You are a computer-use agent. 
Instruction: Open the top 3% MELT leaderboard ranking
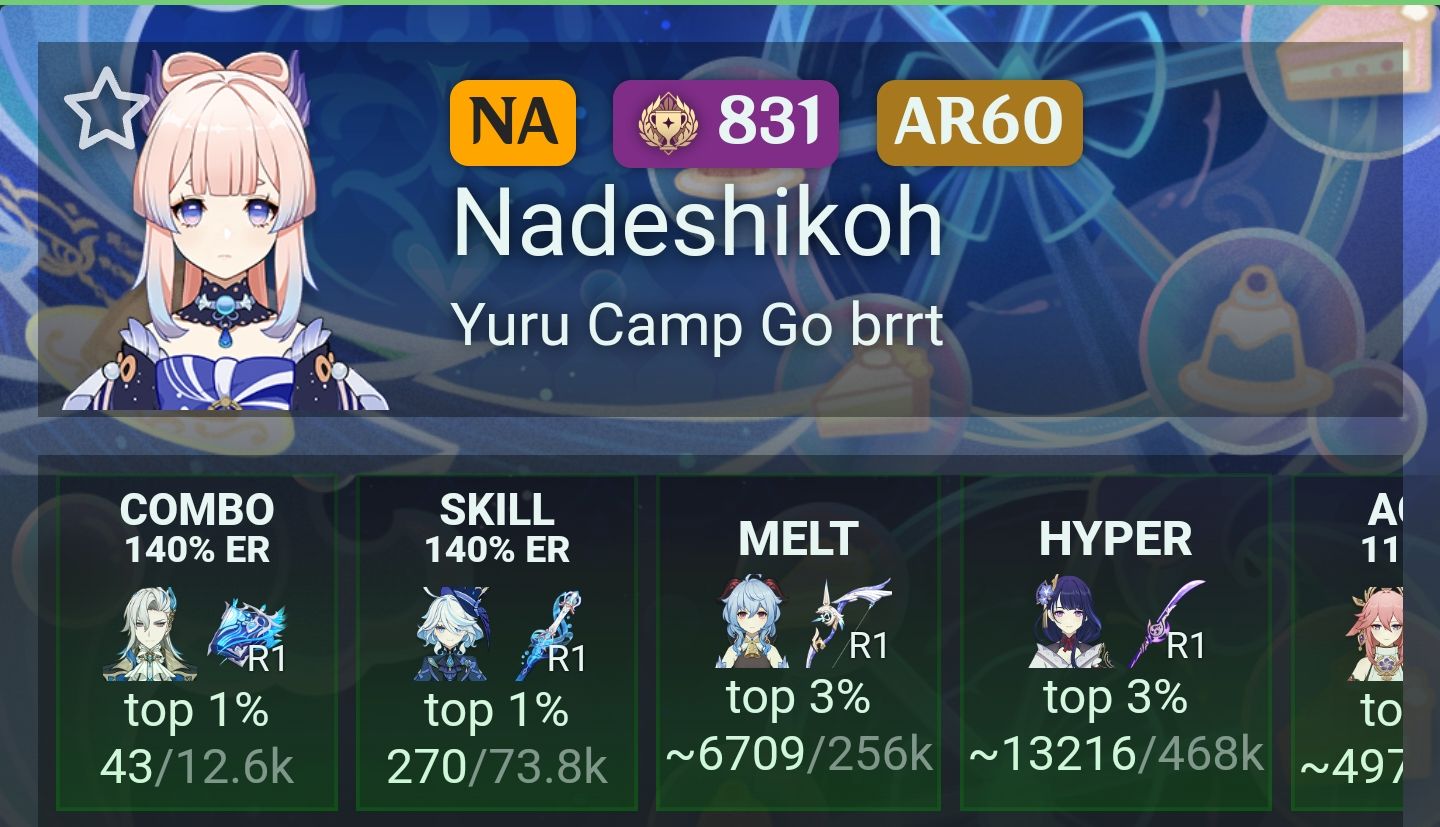coord(798,699)
